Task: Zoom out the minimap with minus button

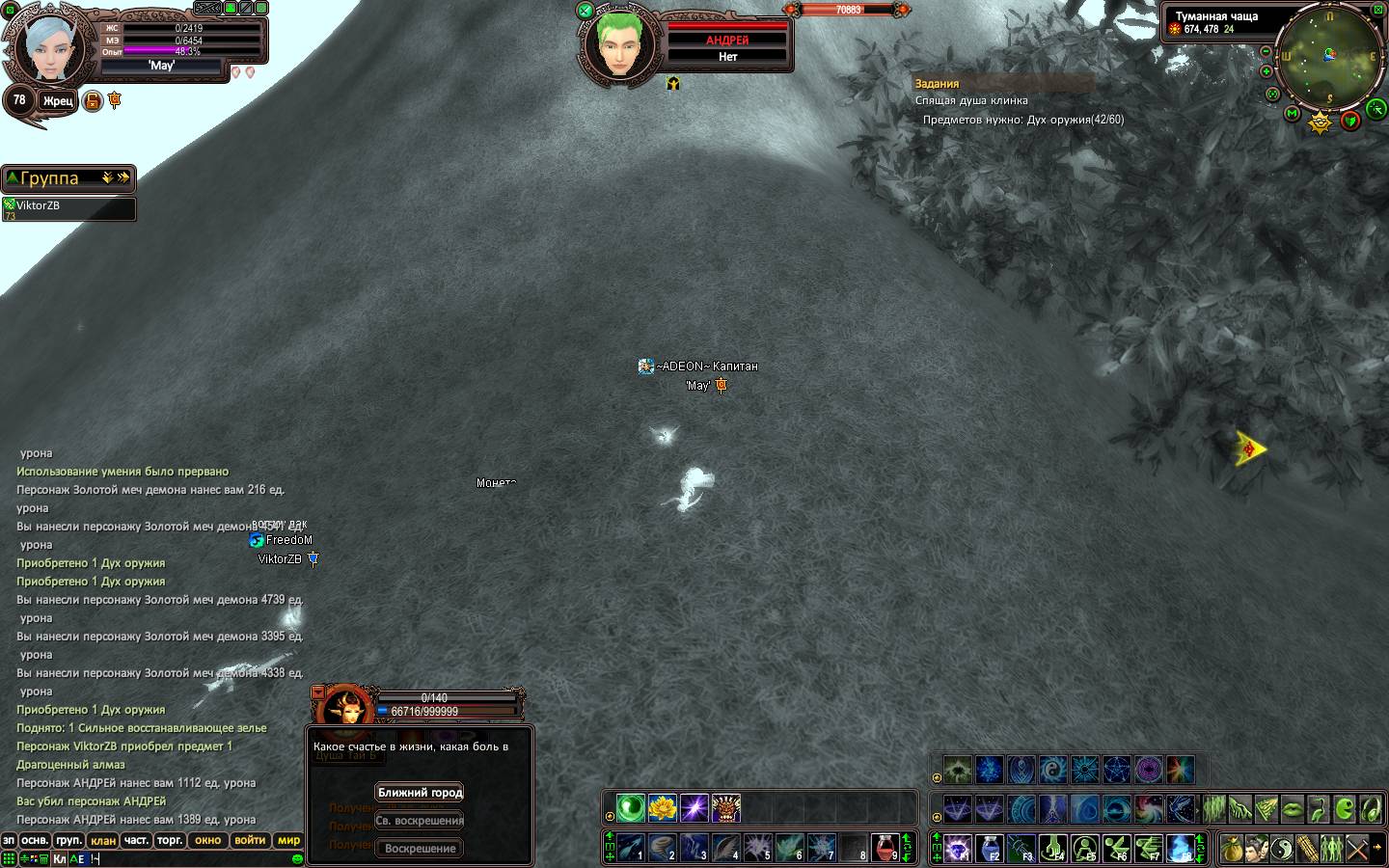Action: [1266, 51]
